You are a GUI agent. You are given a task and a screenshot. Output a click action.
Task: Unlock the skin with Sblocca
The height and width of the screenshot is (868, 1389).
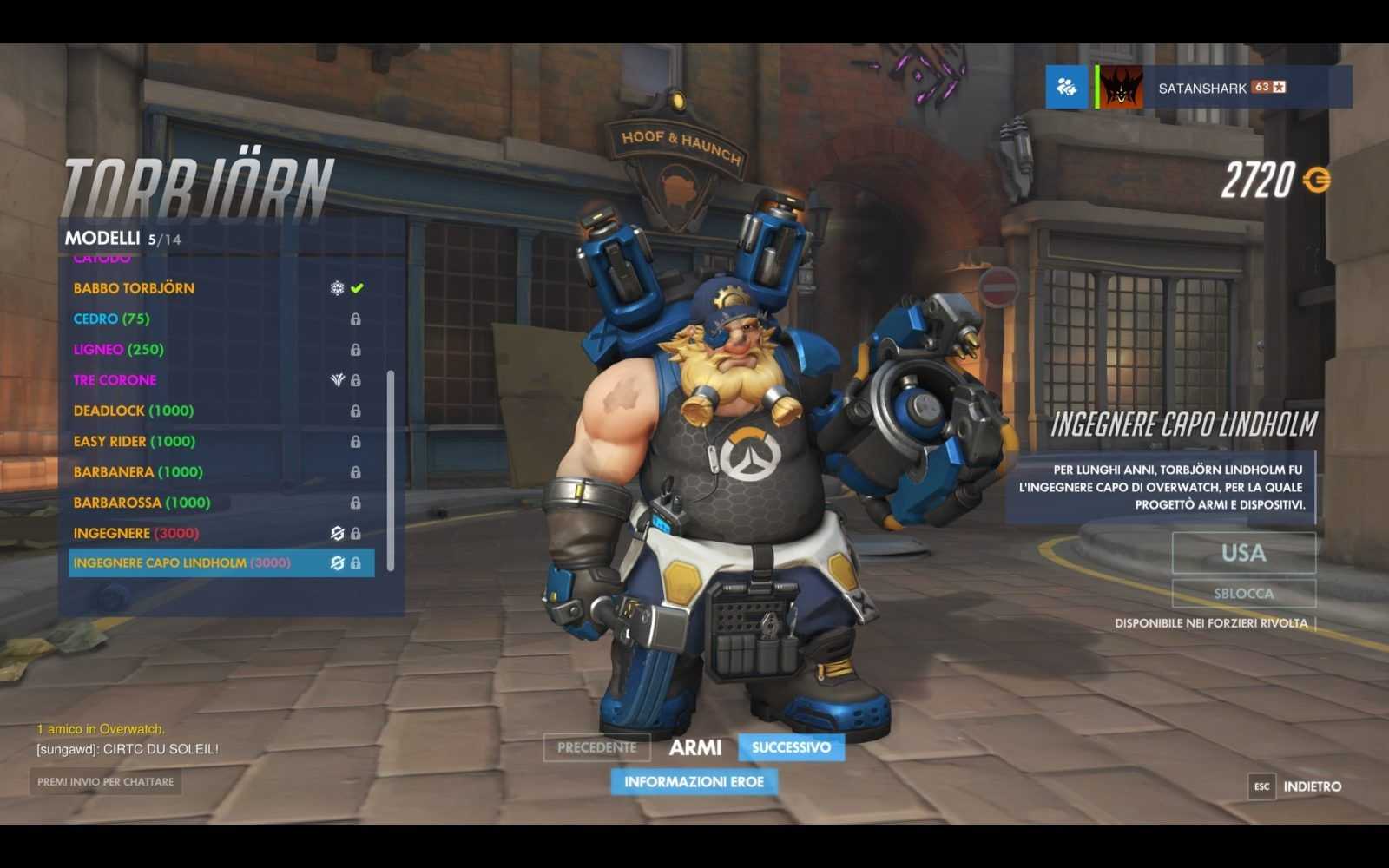pyautogui.click(x=1243, y=594)
